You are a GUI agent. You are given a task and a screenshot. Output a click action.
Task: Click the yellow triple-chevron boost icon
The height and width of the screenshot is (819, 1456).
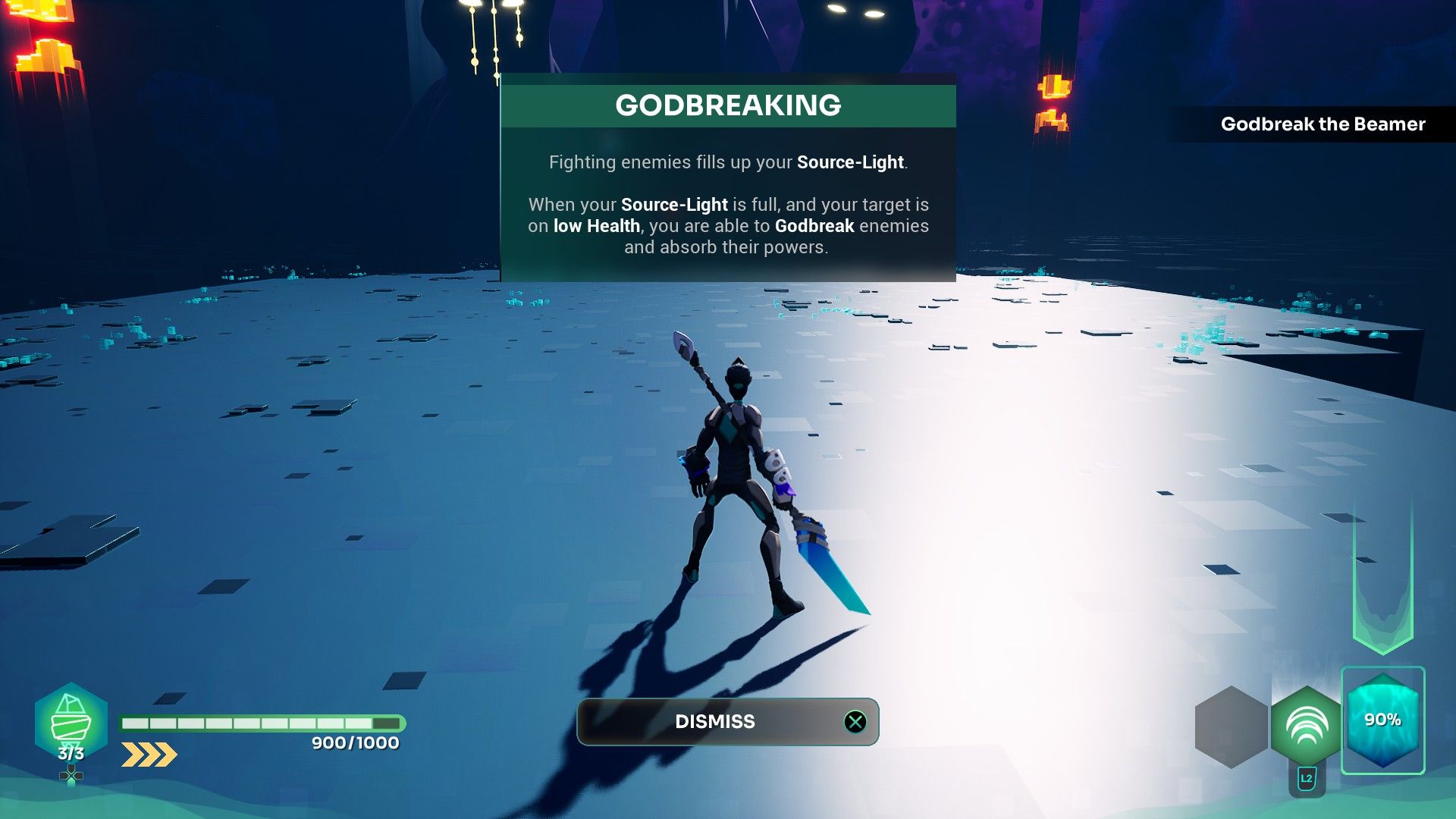(x=149, y=754)
